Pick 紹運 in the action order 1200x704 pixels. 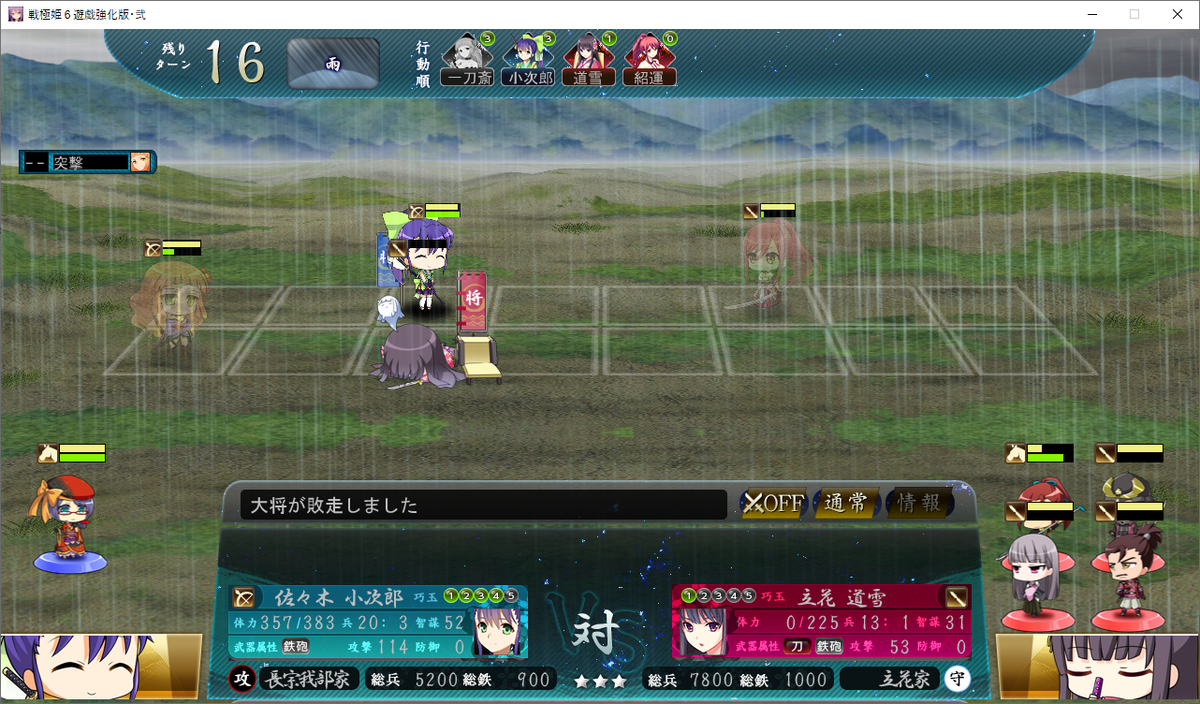649,62
